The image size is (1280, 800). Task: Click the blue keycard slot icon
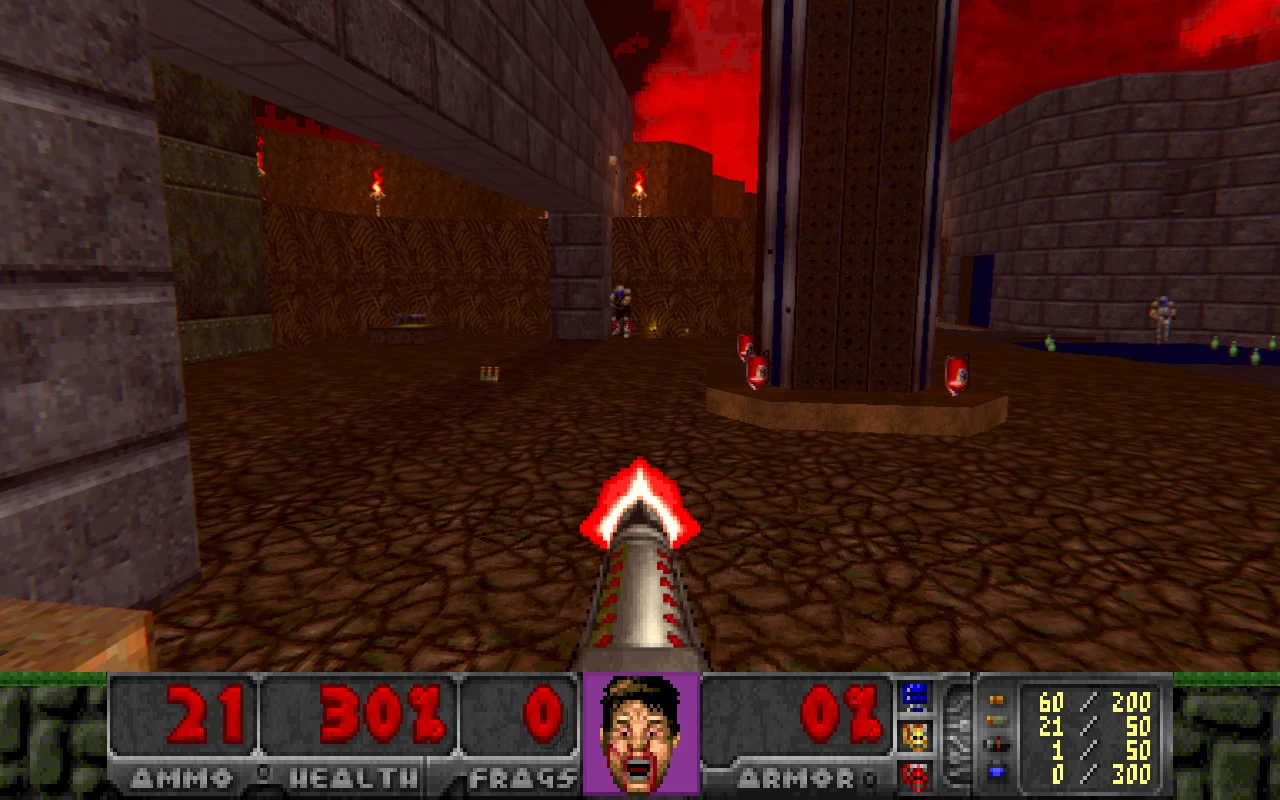point(917,694)
